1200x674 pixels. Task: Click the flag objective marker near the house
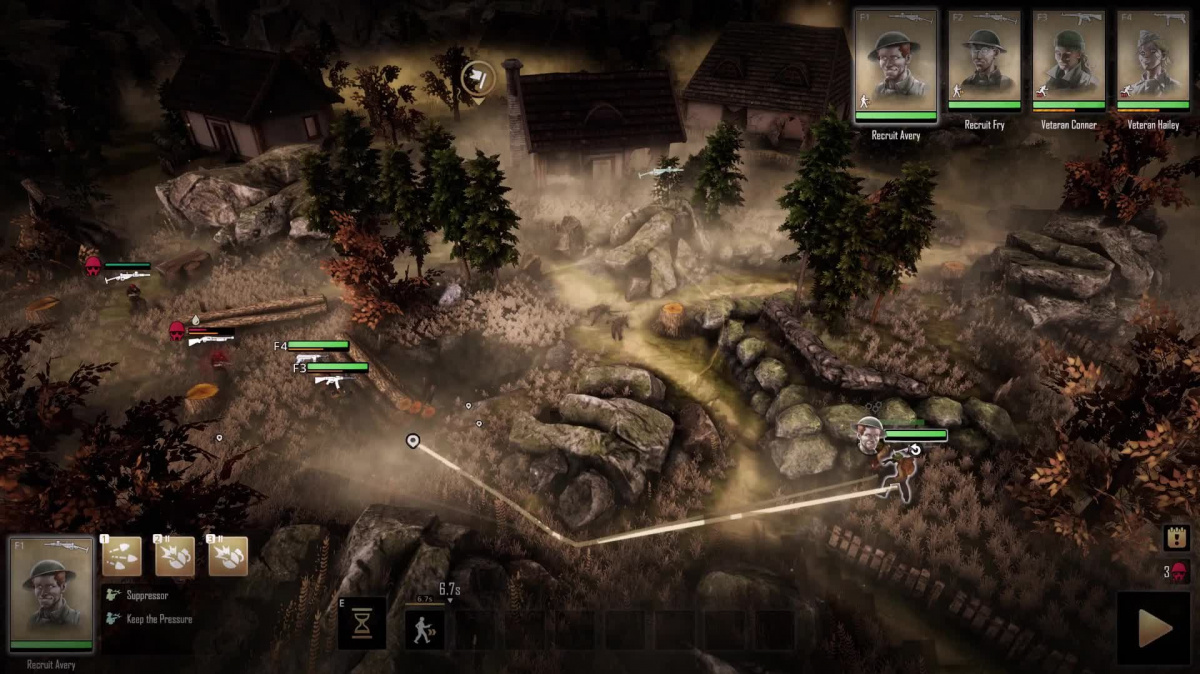point(478,79)
